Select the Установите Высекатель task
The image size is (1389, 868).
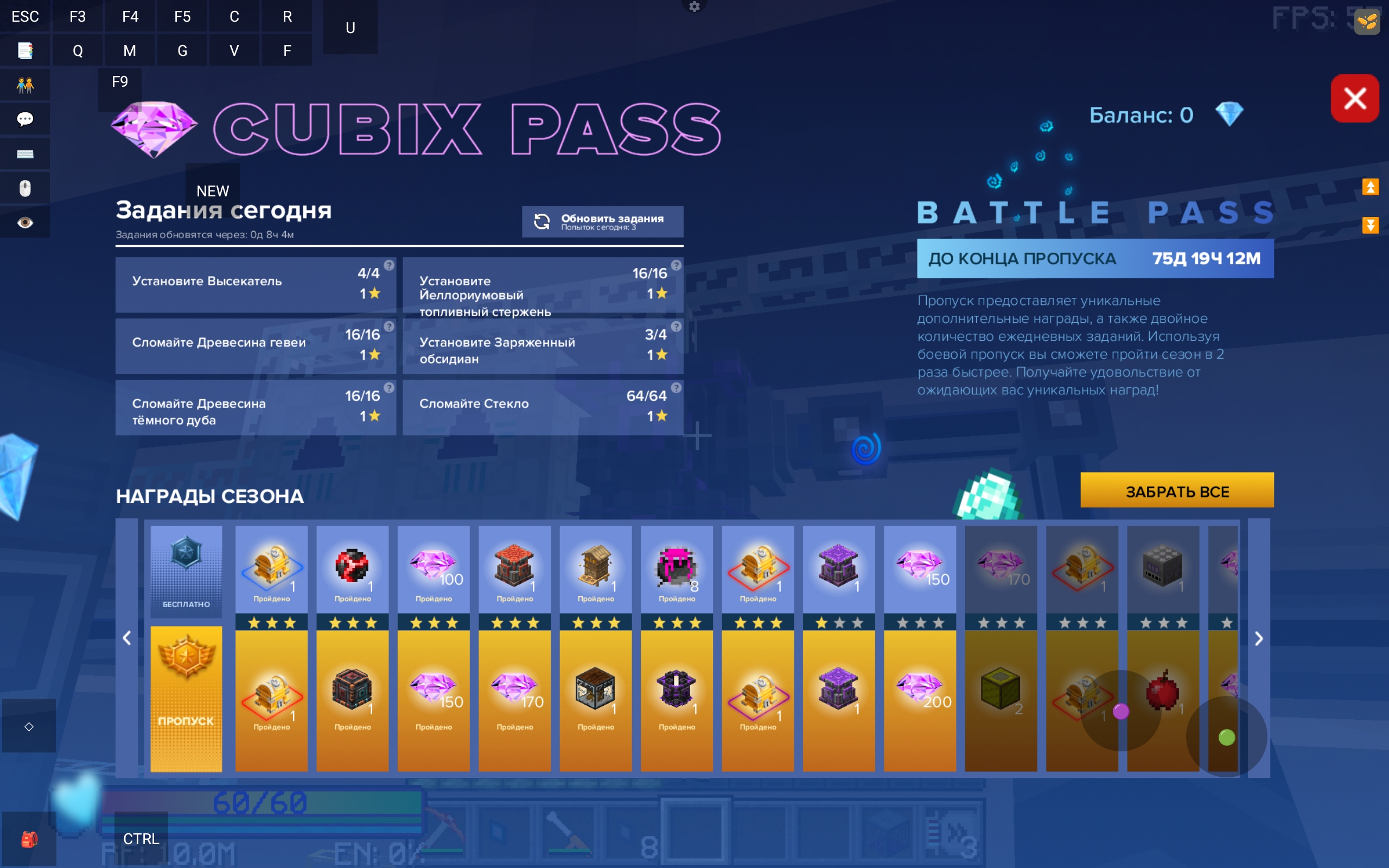(x=256, y=284)
